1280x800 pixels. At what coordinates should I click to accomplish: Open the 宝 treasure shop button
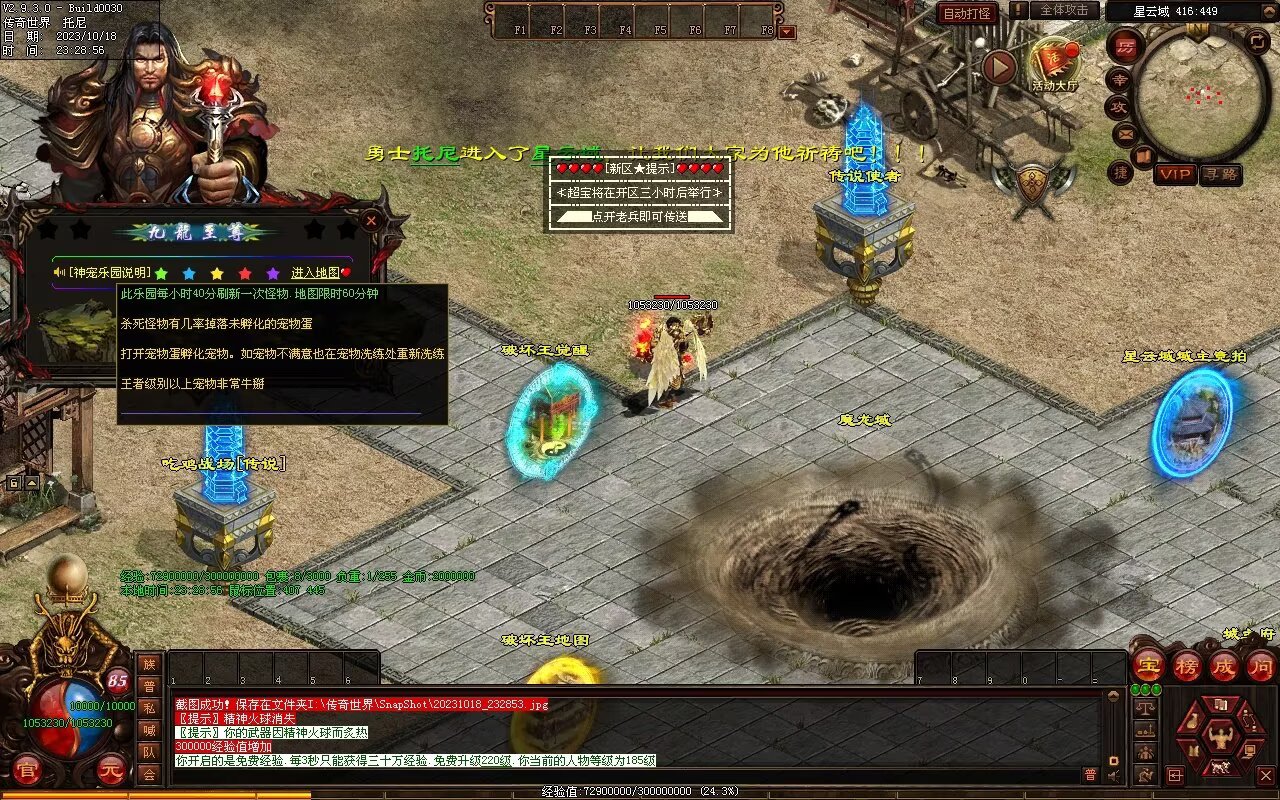1148,665
